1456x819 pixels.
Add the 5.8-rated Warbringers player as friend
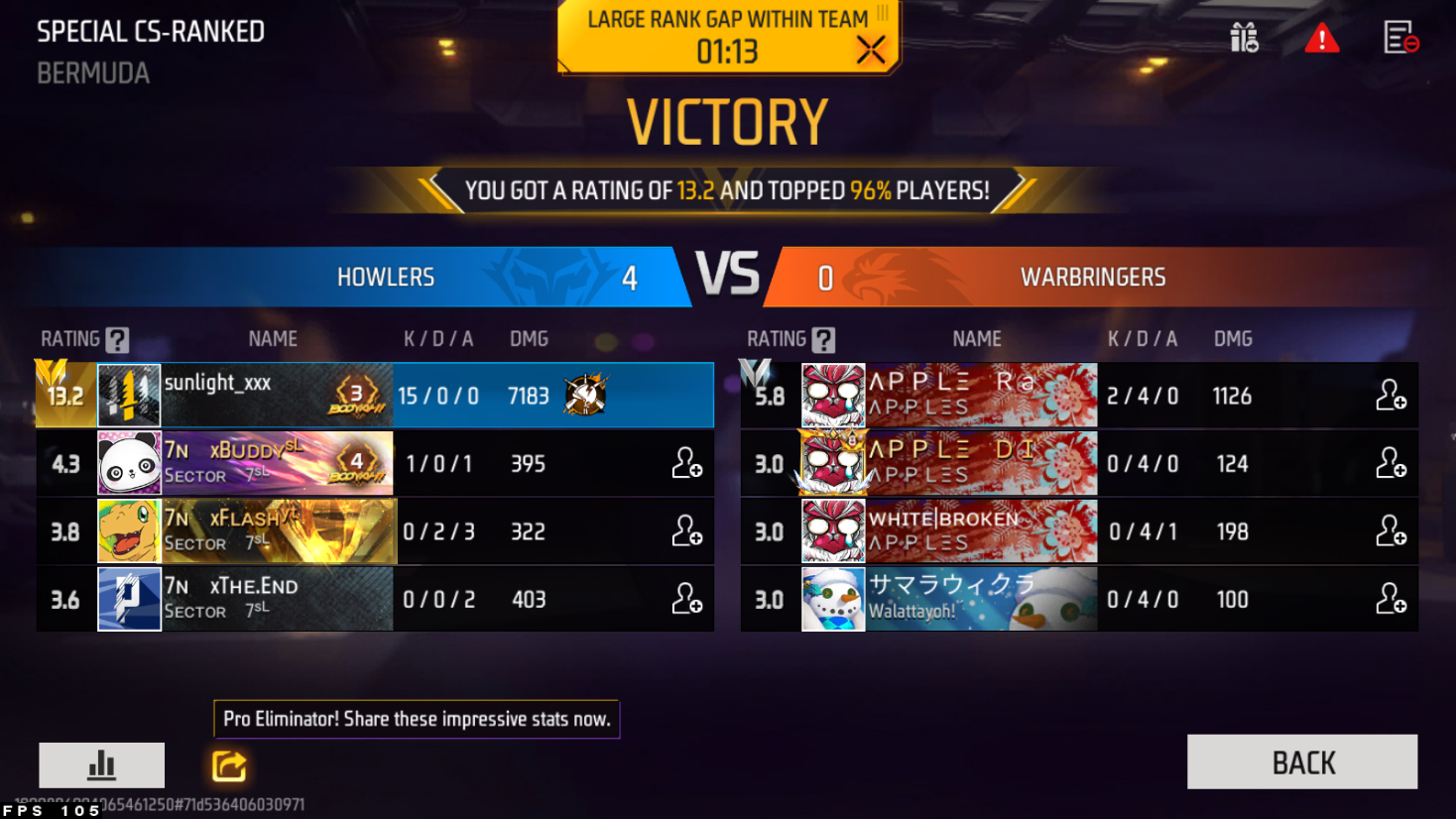1391,396
